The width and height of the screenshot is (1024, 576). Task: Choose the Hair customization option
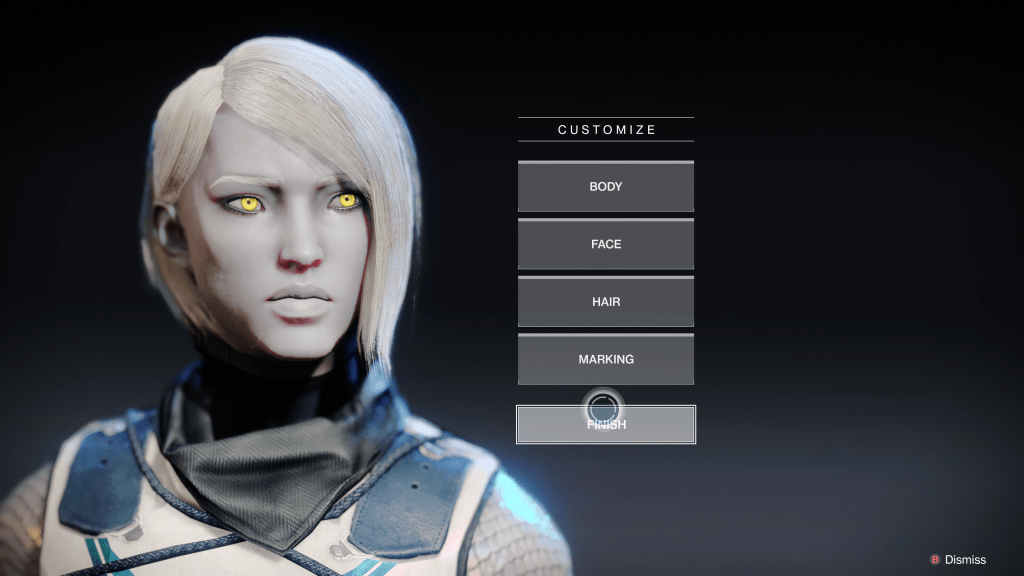(605, 301)
